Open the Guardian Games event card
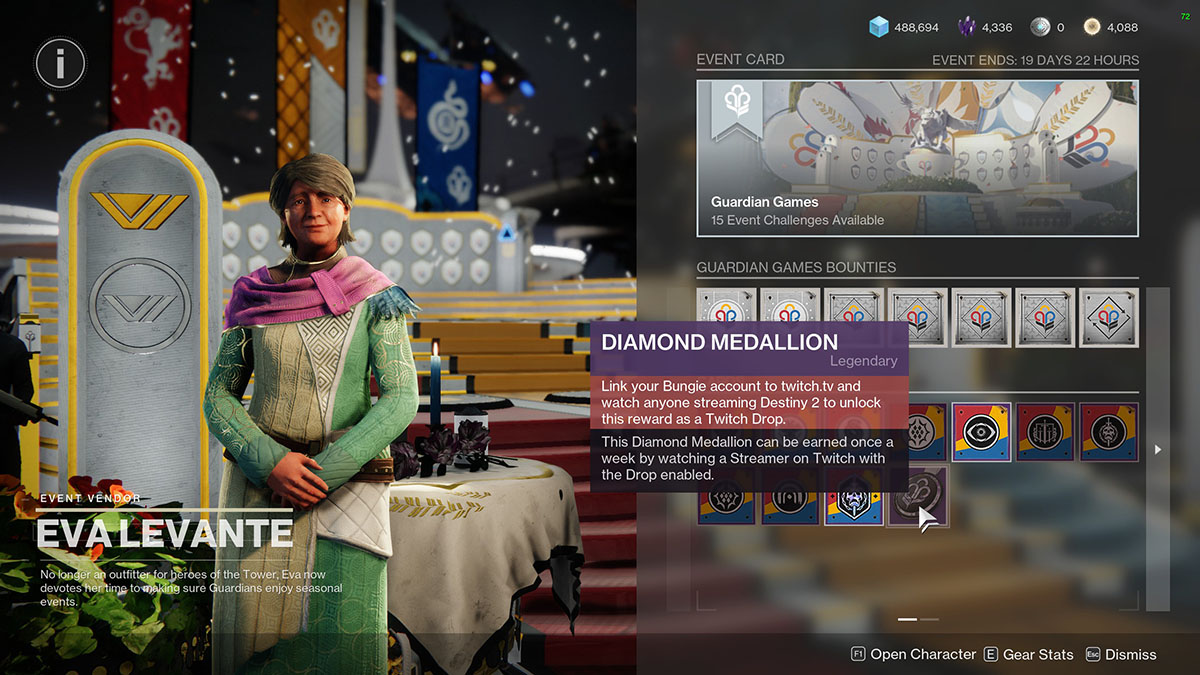Viewport: 1200px width, 675px height. tap(917, 158)
